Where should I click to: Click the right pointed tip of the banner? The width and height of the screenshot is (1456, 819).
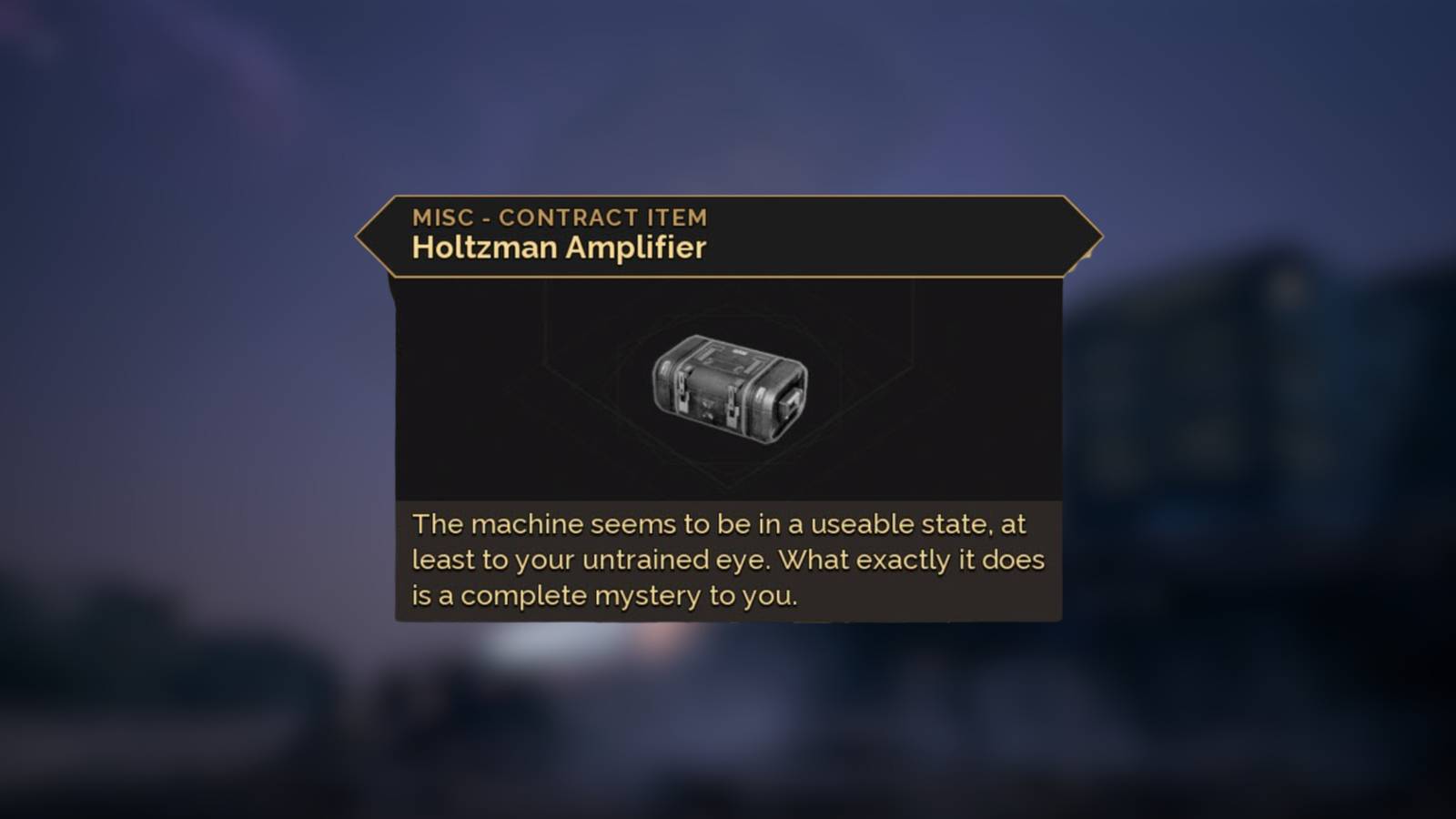[1097, 235]
